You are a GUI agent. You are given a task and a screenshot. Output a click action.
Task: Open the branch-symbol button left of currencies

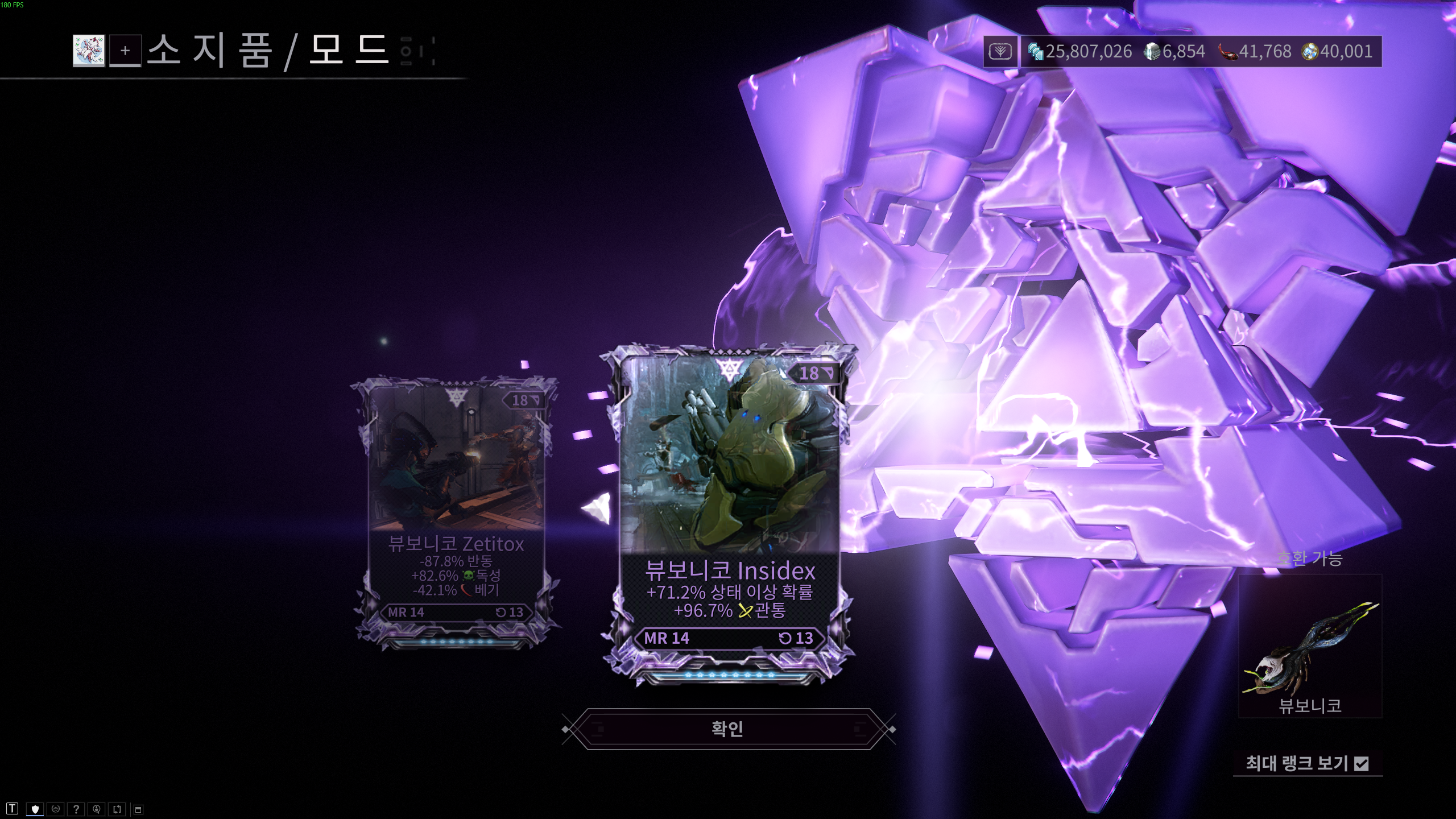pos(1000,52)
